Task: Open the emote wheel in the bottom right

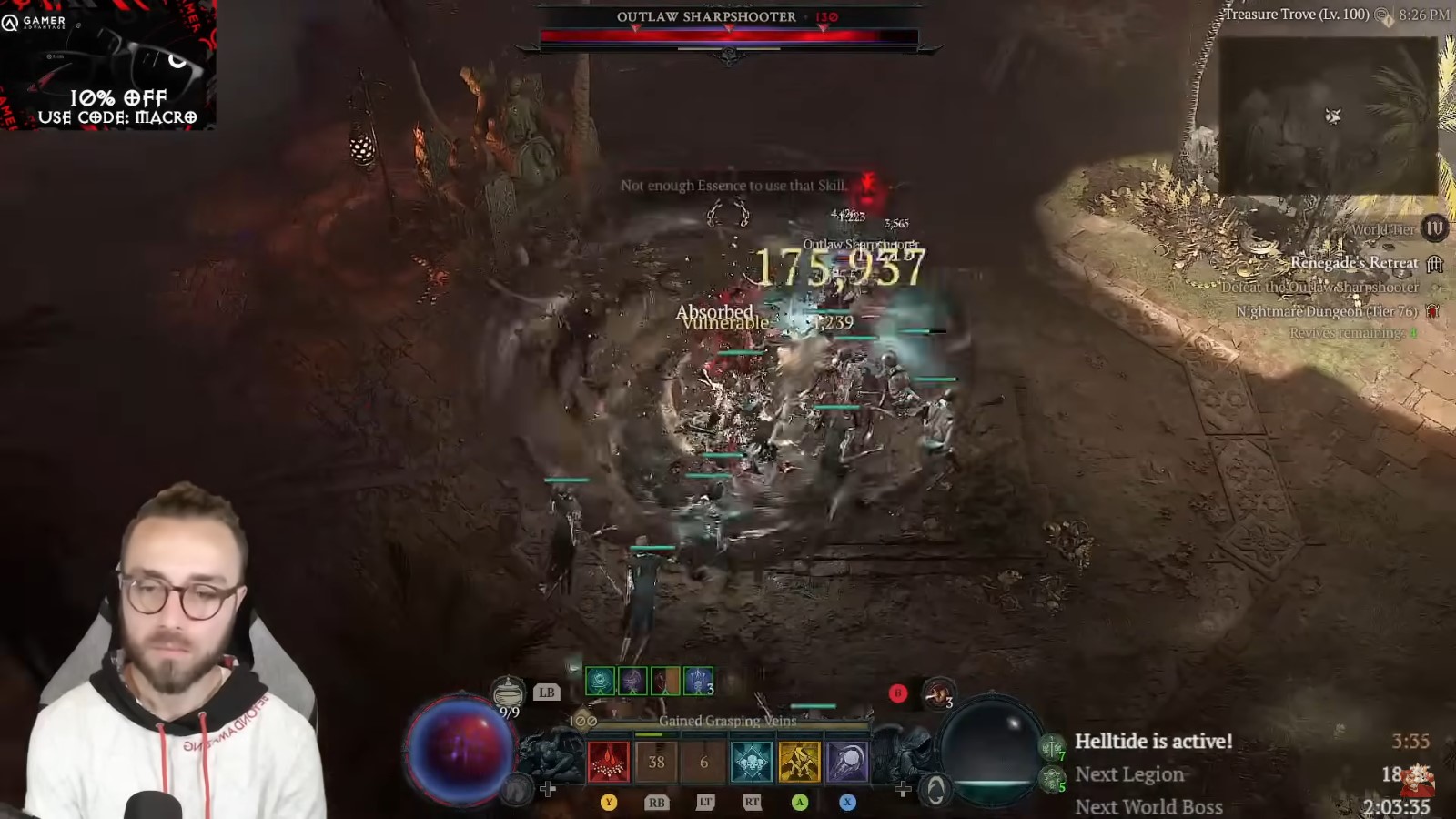Action: pyautogui.click(x=937, y=791)
